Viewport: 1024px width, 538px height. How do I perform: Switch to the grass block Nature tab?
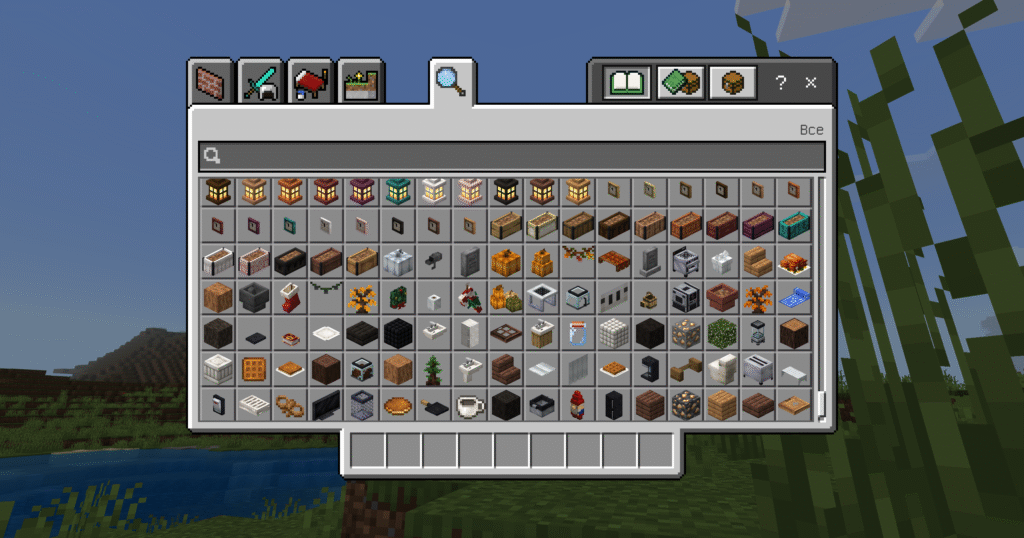[x=362, y=82]
